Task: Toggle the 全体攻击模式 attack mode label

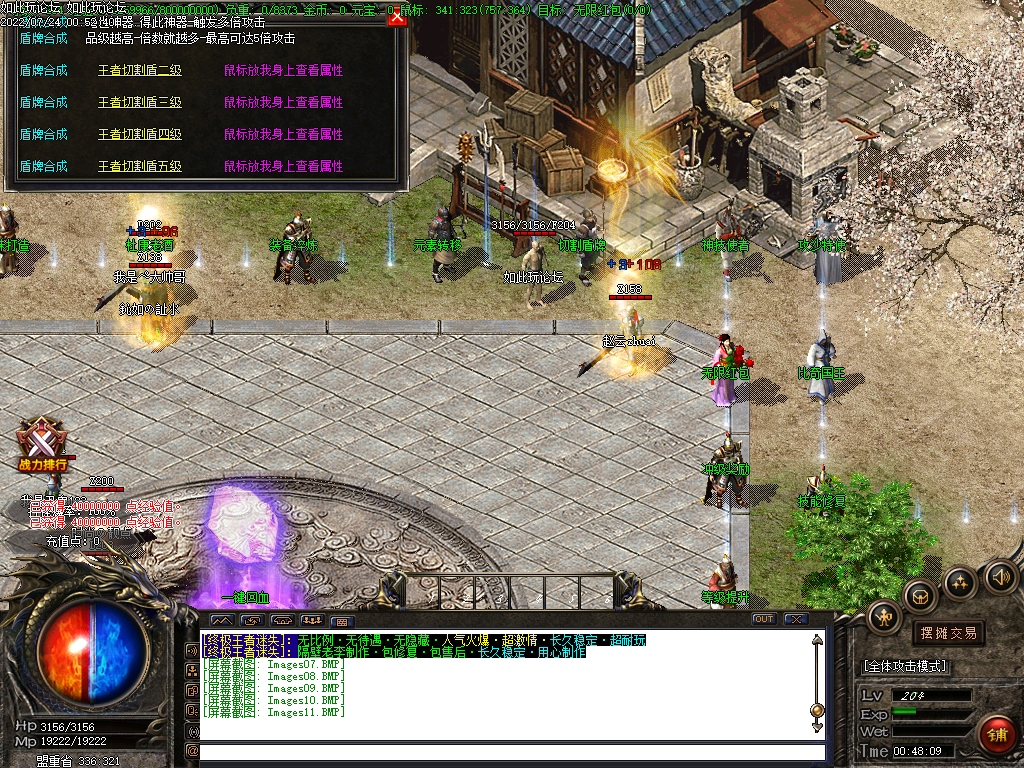Action: pos(905,666)
